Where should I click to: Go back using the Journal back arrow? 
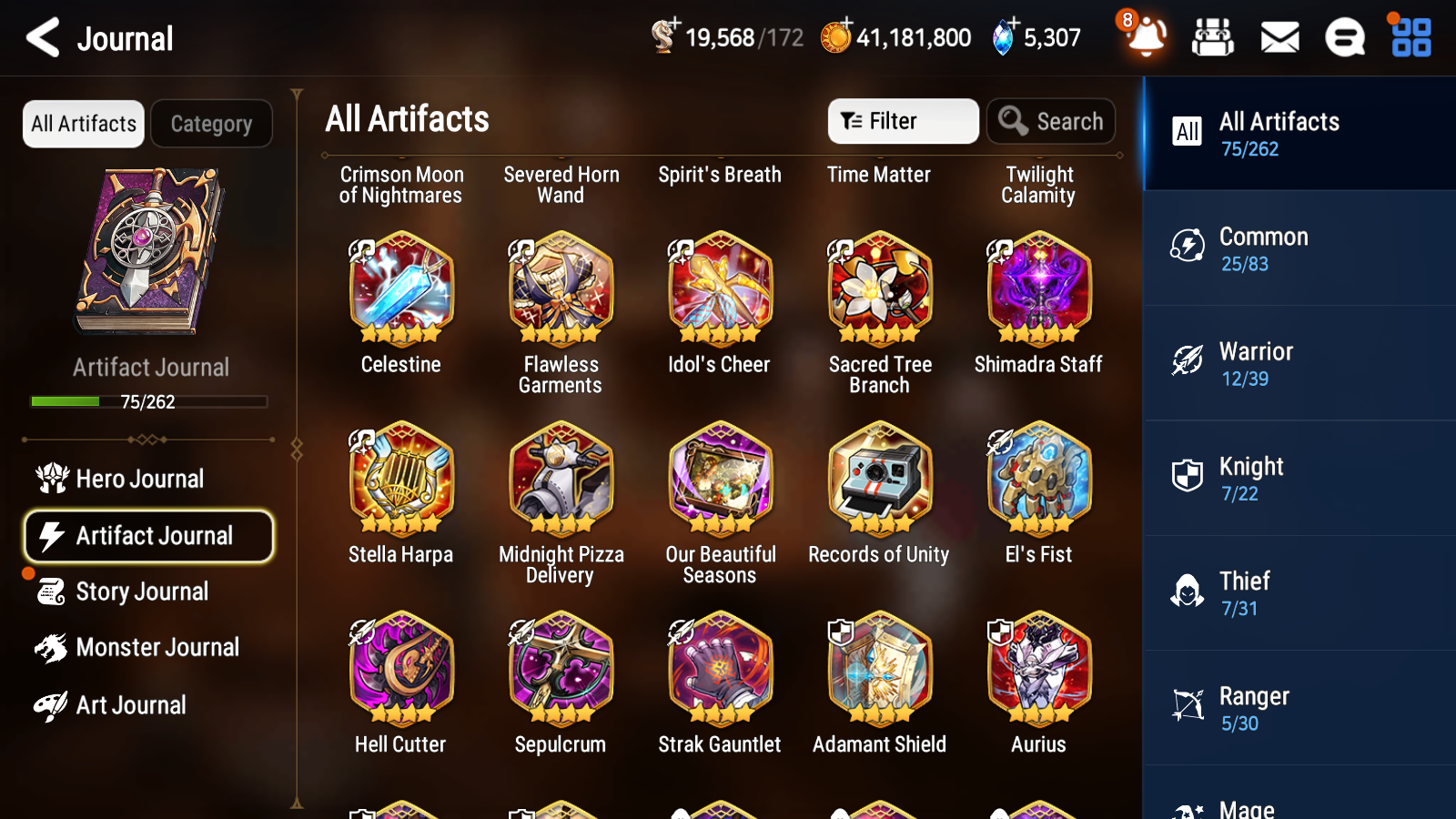[x=41, y=37]
